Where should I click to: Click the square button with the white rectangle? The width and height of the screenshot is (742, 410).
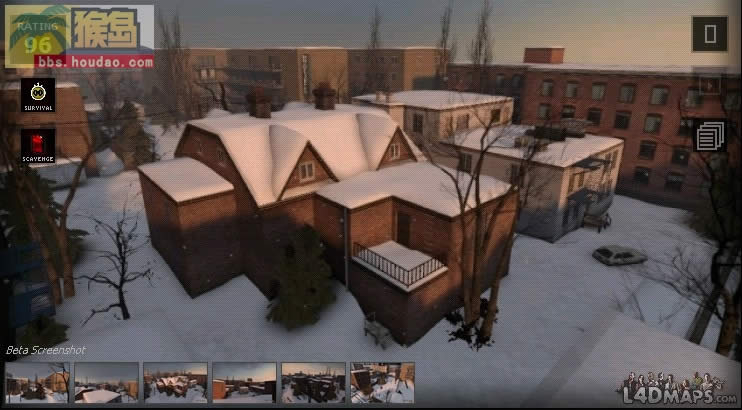click(x=710, y=34)
